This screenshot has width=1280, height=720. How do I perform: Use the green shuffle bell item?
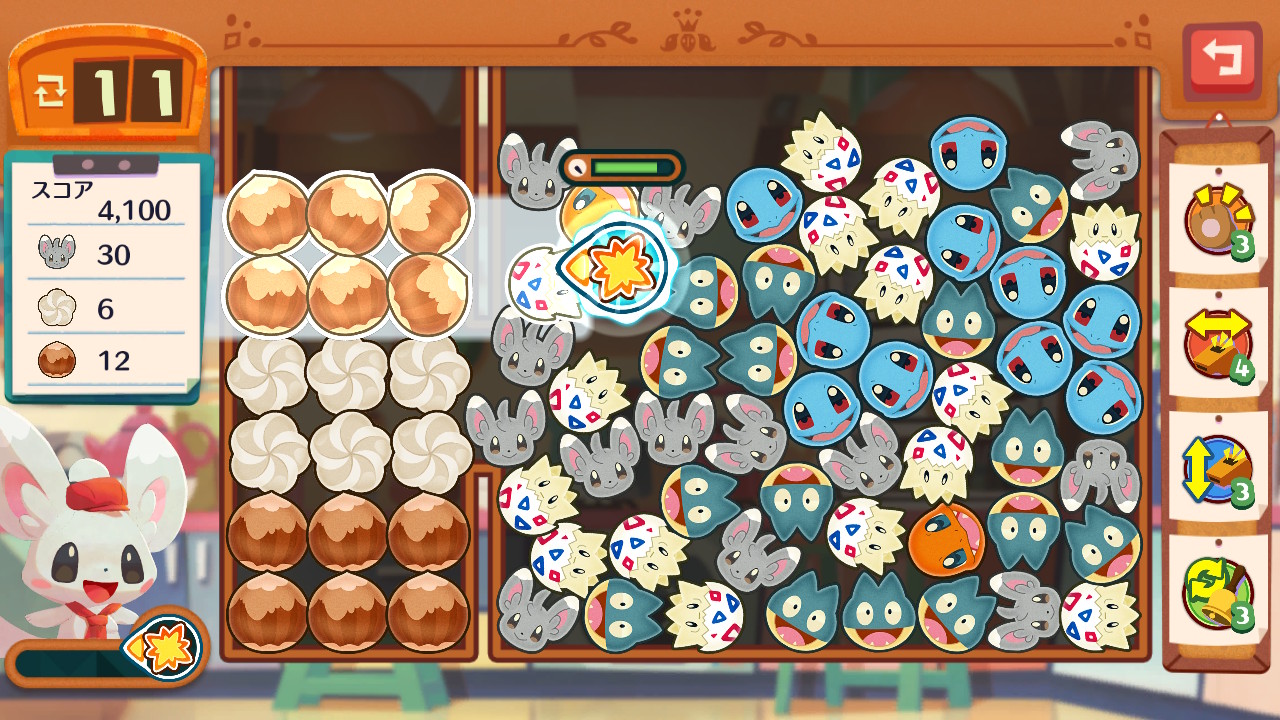coord(1217,592)
